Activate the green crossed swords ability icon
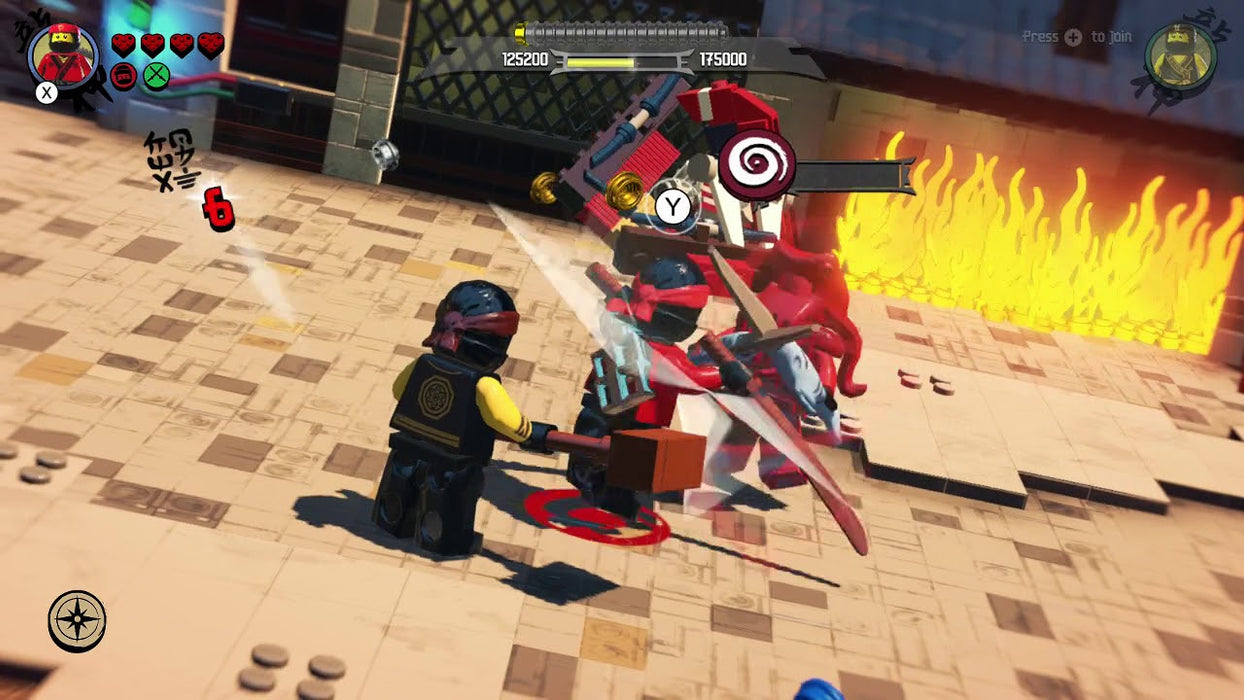This screenshot has width=1244, height=700. (156, 76)
